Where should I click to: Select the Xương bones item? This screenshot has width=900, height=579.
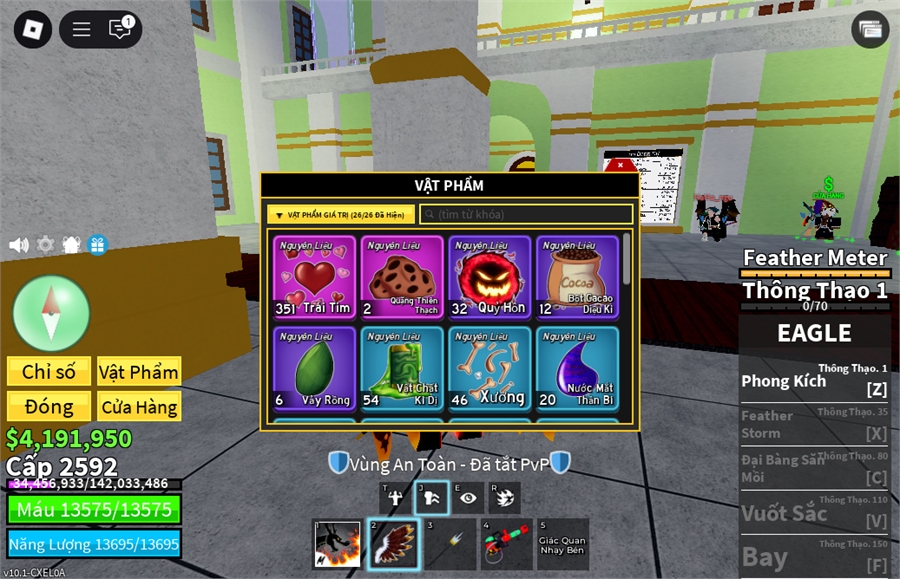[489, 367]
